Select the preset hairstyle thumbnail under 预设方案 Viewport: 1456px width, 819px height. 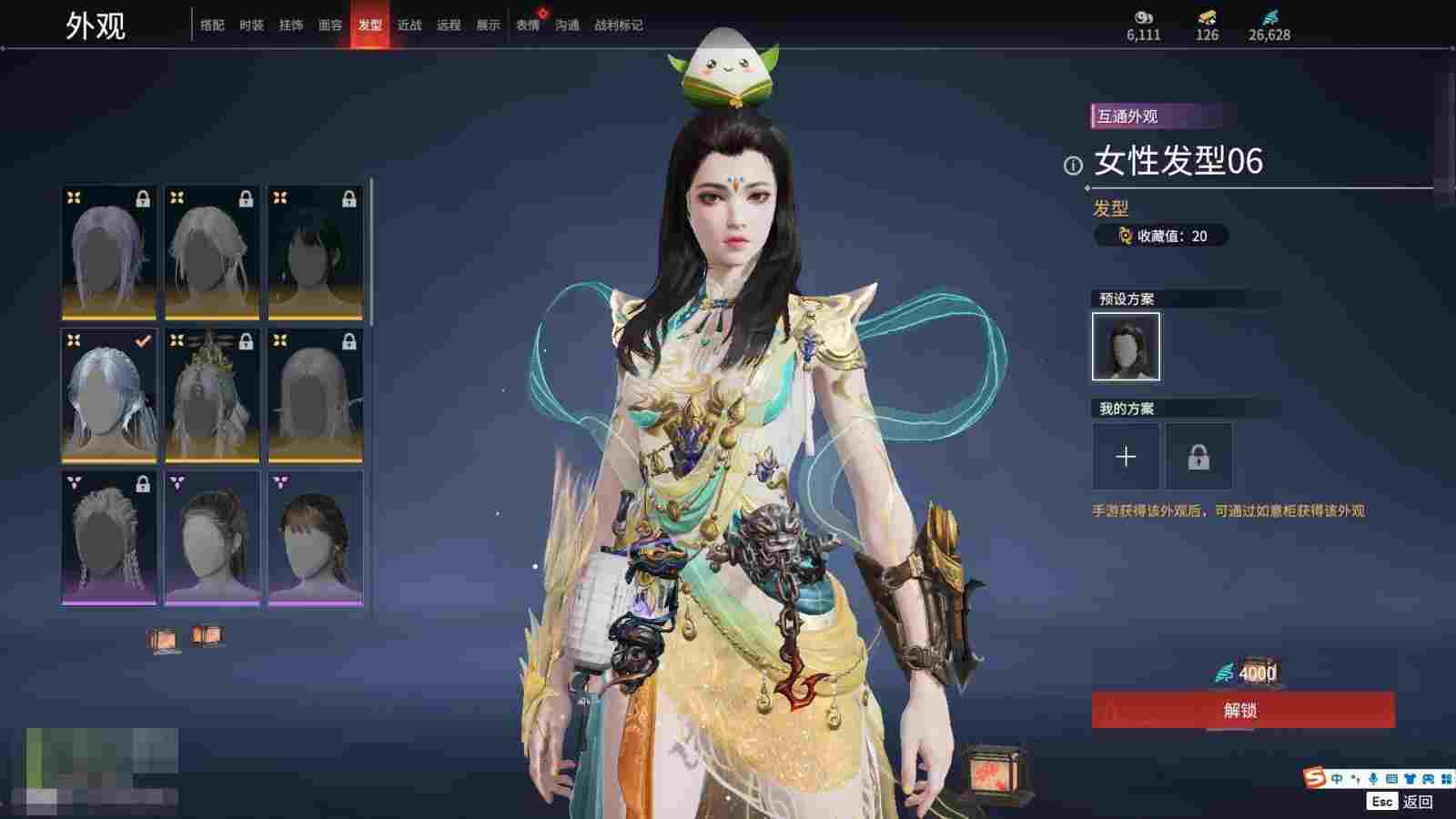click(1126, 346)
